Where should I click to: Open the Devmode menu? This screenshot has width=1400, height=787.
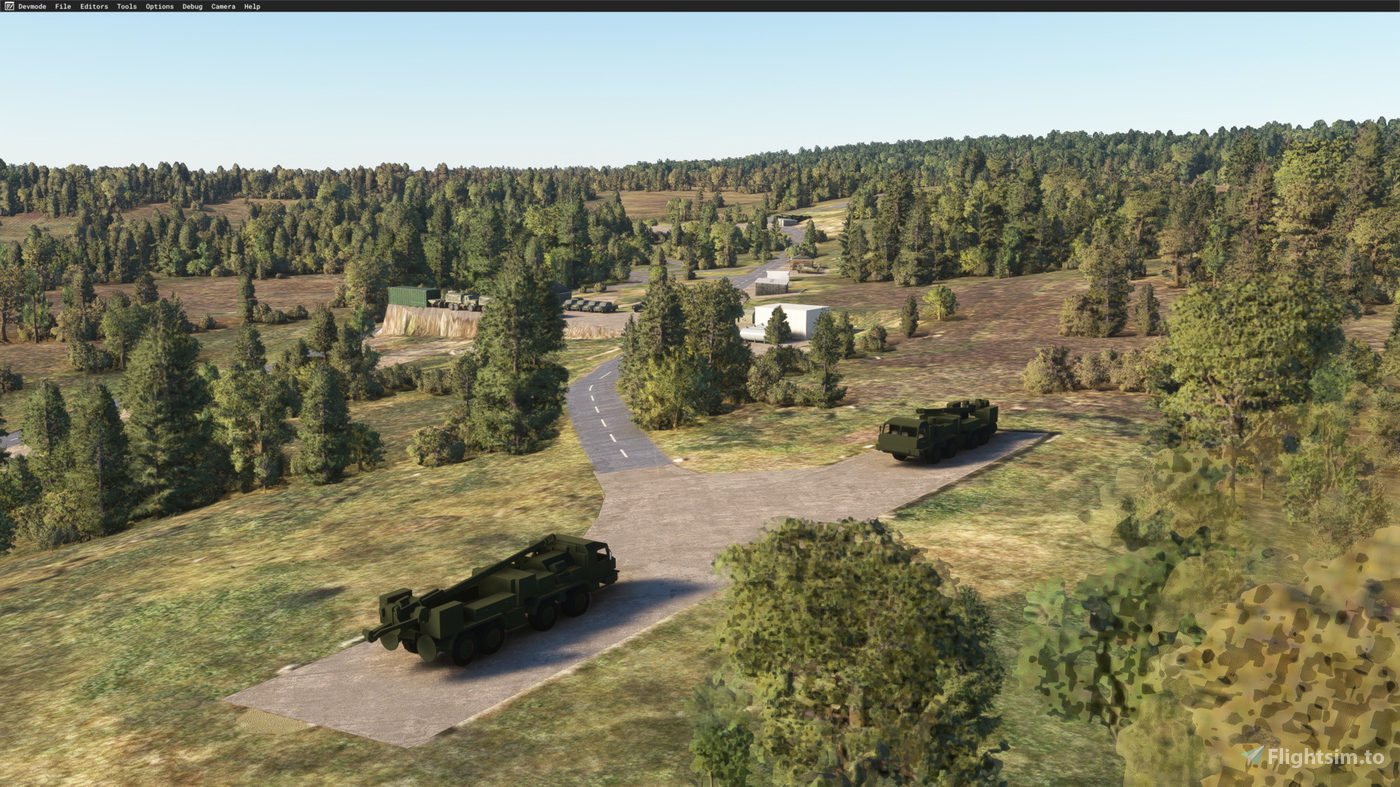click(31, 5)
